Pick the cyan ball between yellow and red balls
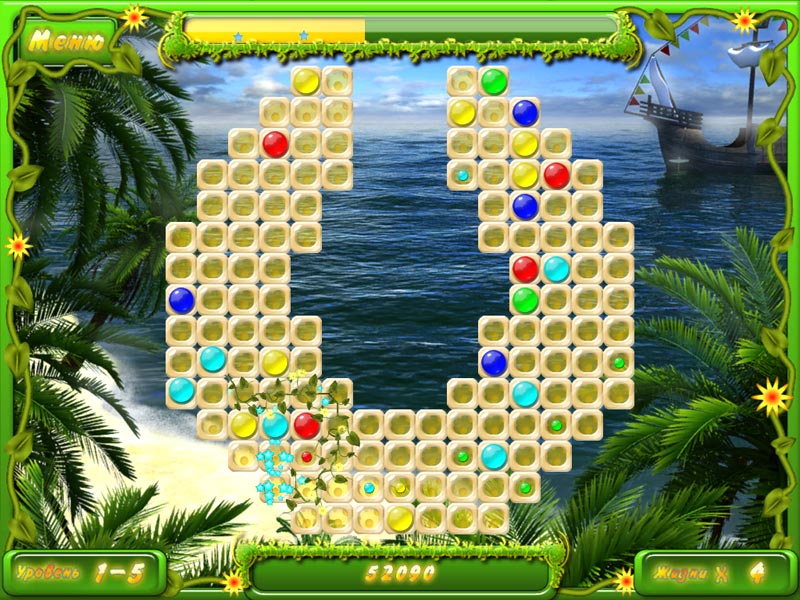The width and height of the screenshot is (800, 600). (x=275, y=425)
